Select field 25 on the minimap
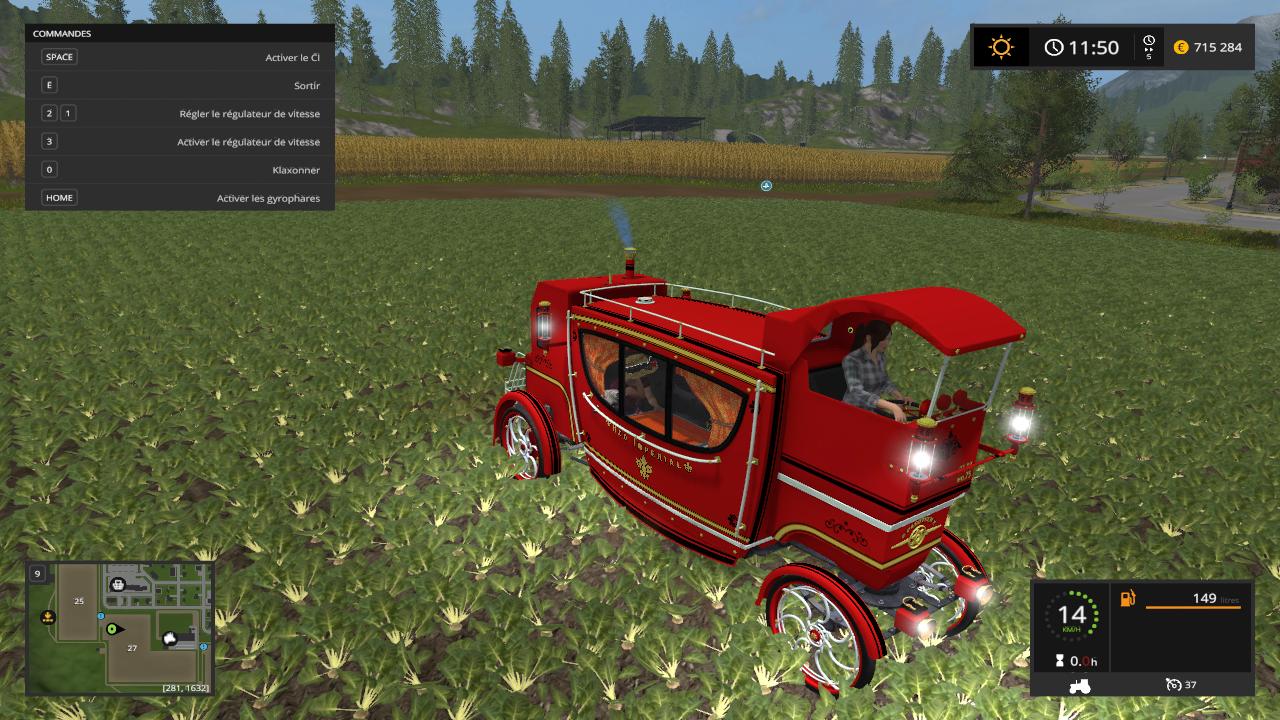This screenshot has width=1280, height=720. pos(78,601)
